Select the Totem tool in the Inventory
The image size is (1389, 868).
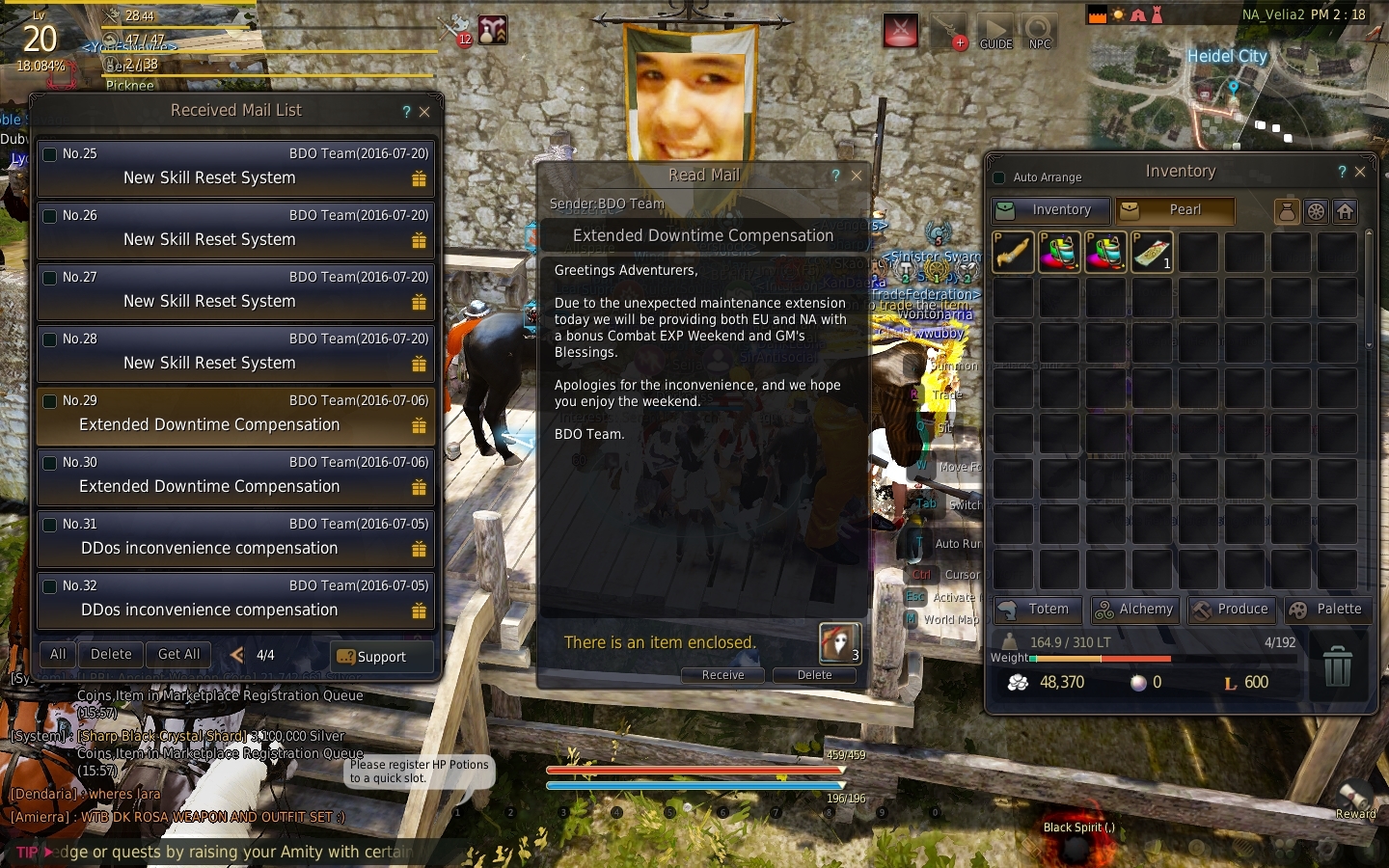coord(1037,610)
